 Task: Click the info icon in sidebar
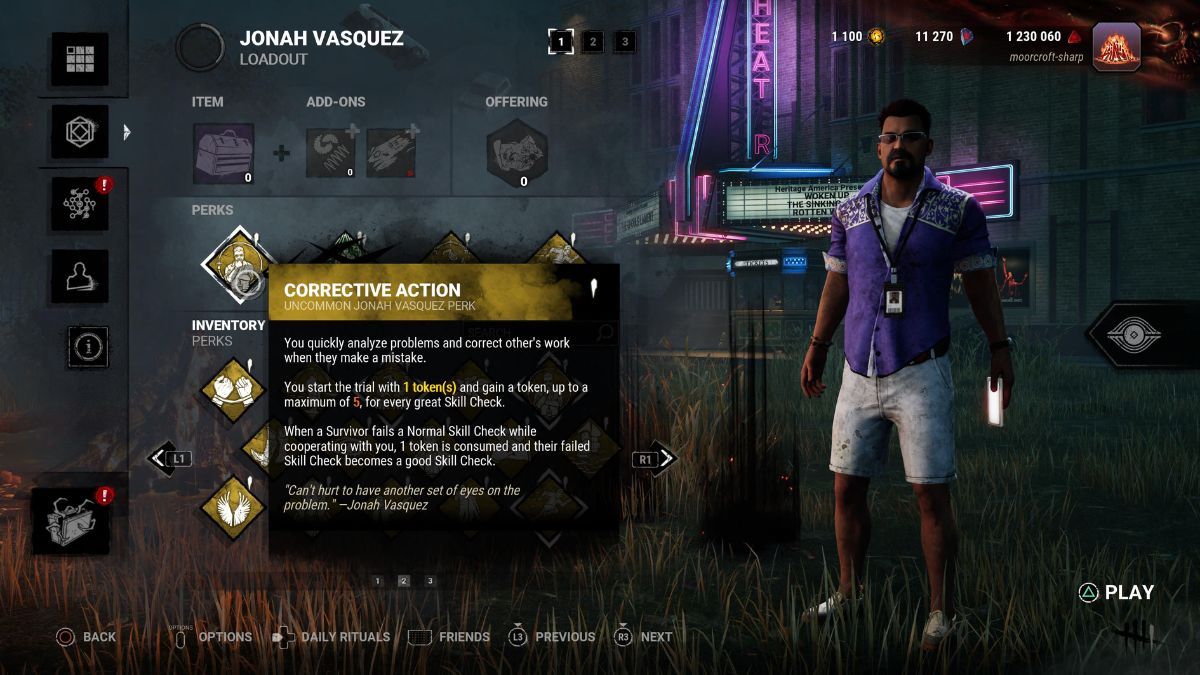coord(88,346)
